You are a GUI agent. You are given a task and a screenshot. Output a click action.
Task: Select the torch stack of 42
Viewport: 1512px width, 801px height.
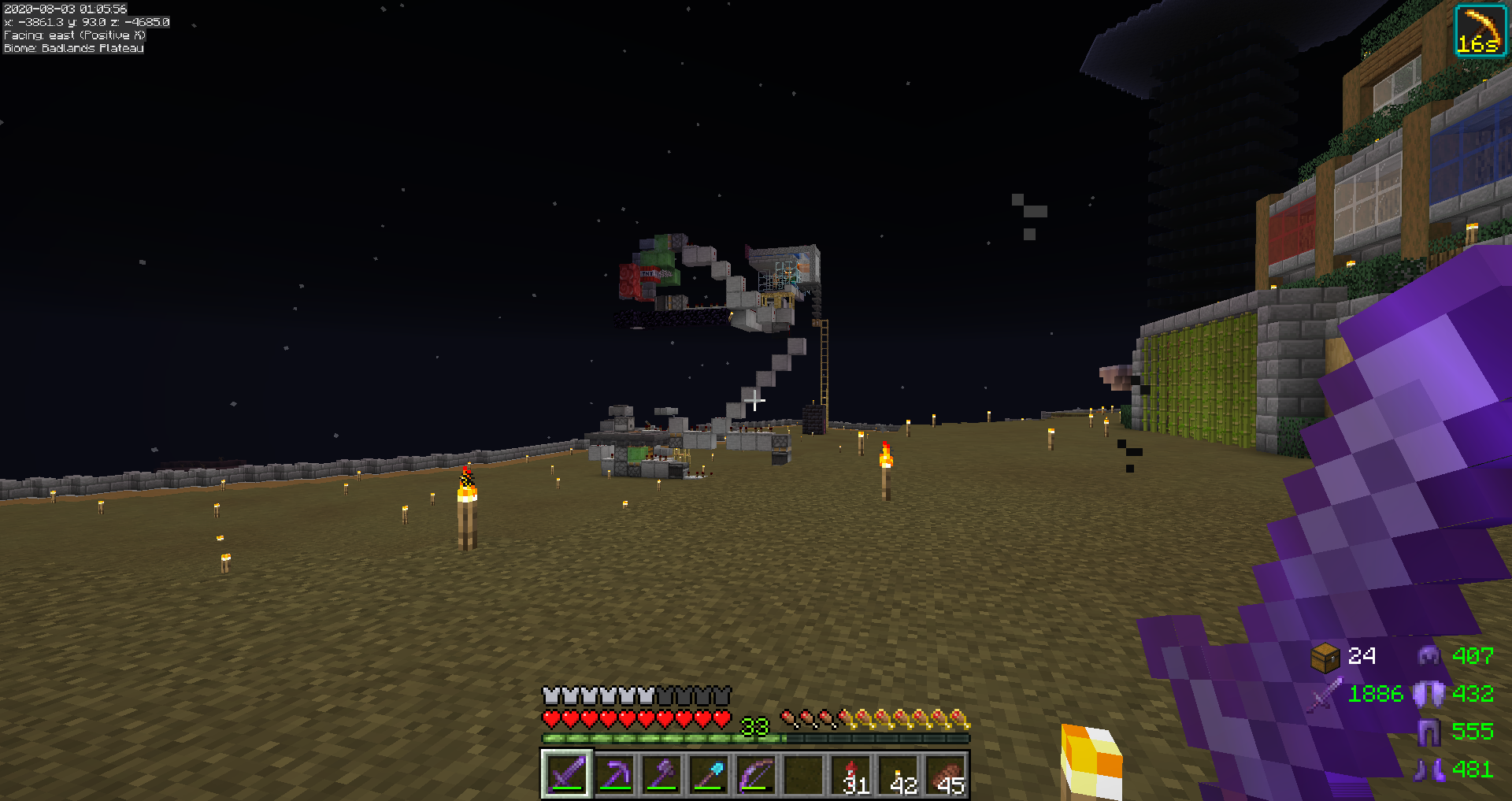900,774
